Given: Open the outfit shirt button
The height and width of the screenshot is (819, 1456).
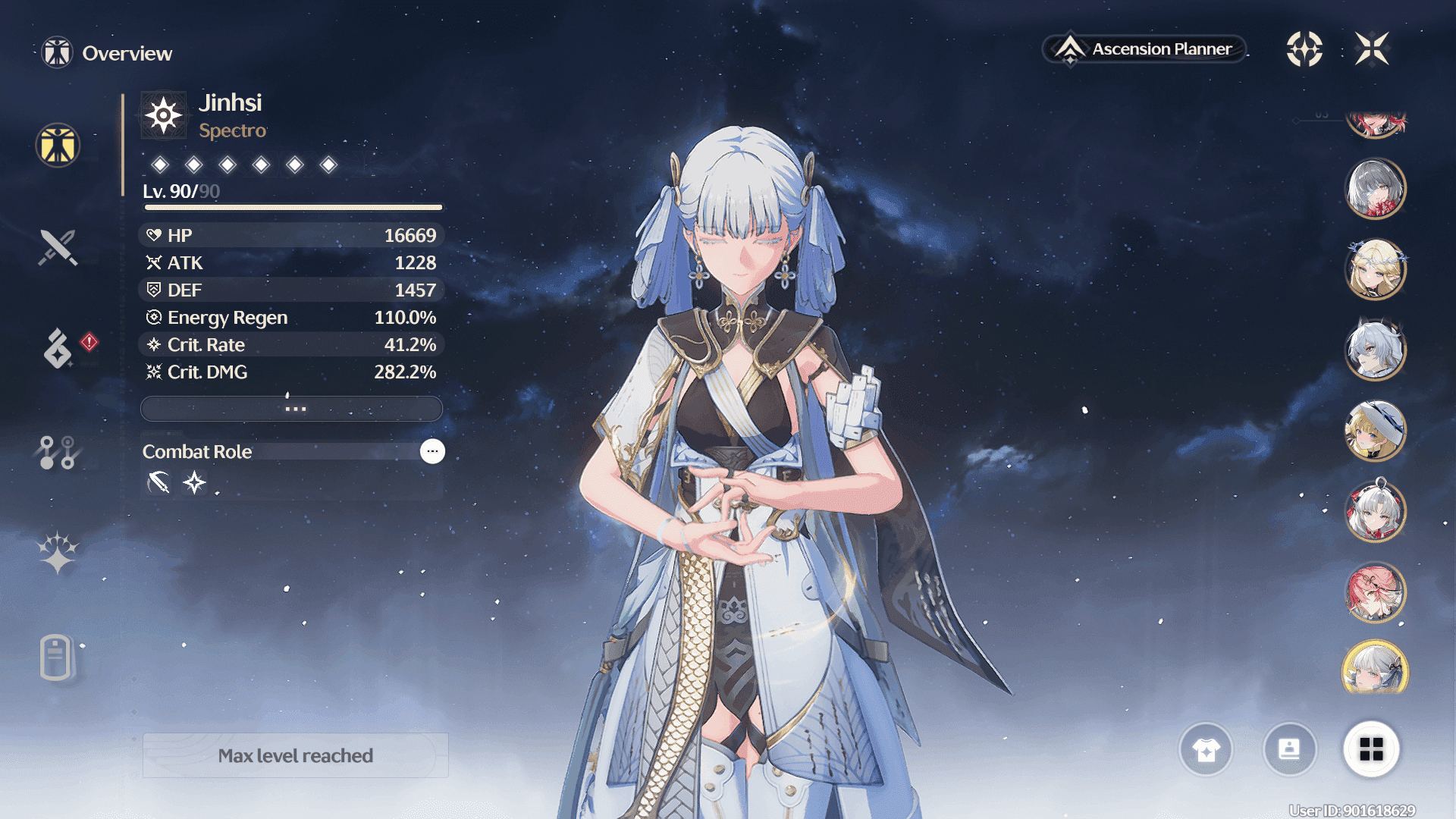Looking at the screenshot, I should tap(1206, 750).
